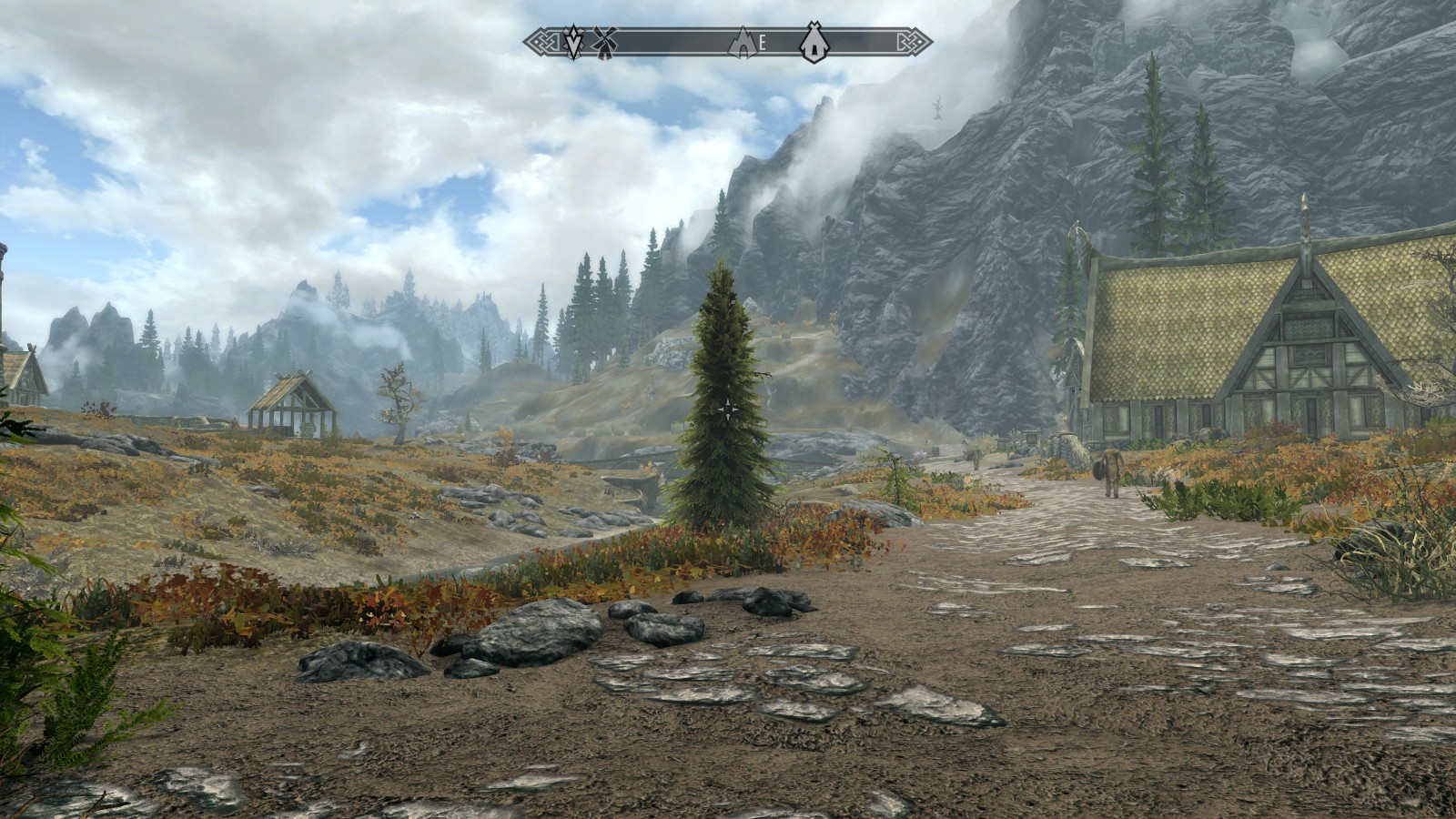Select the windmill farm marker on the compass

click(x=604, y=40)
